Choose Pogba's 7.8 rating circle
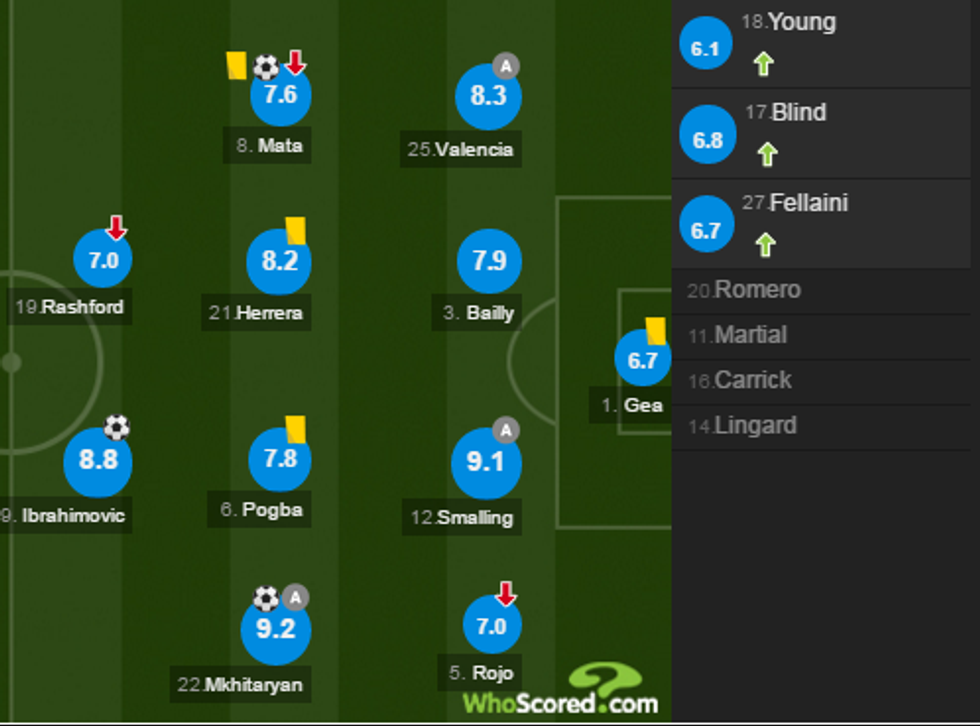This screenshot has height=726, width=980. [279, 460]
